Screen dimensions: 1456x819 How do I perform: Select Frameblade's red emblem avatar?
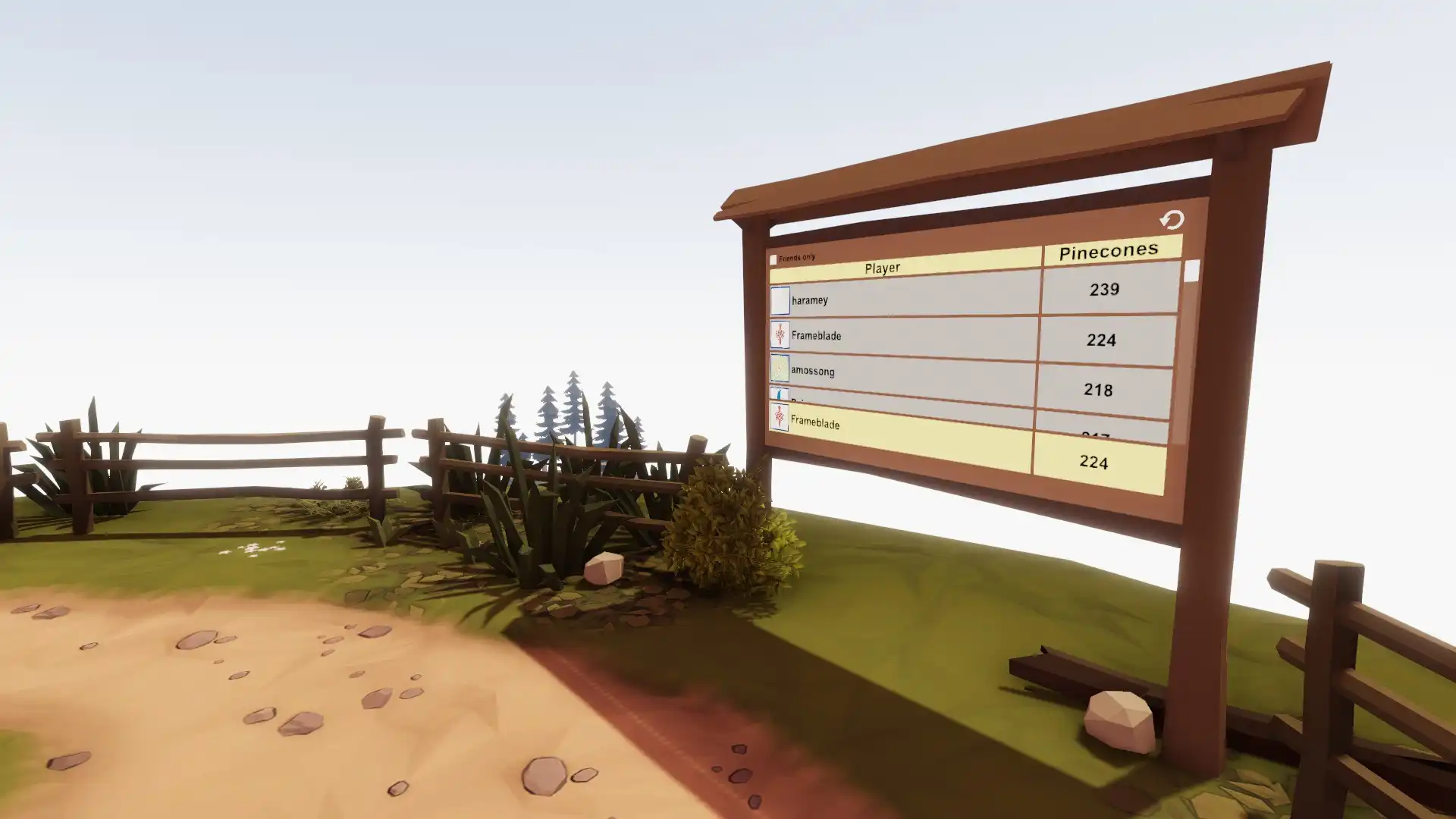coord(780,336)
